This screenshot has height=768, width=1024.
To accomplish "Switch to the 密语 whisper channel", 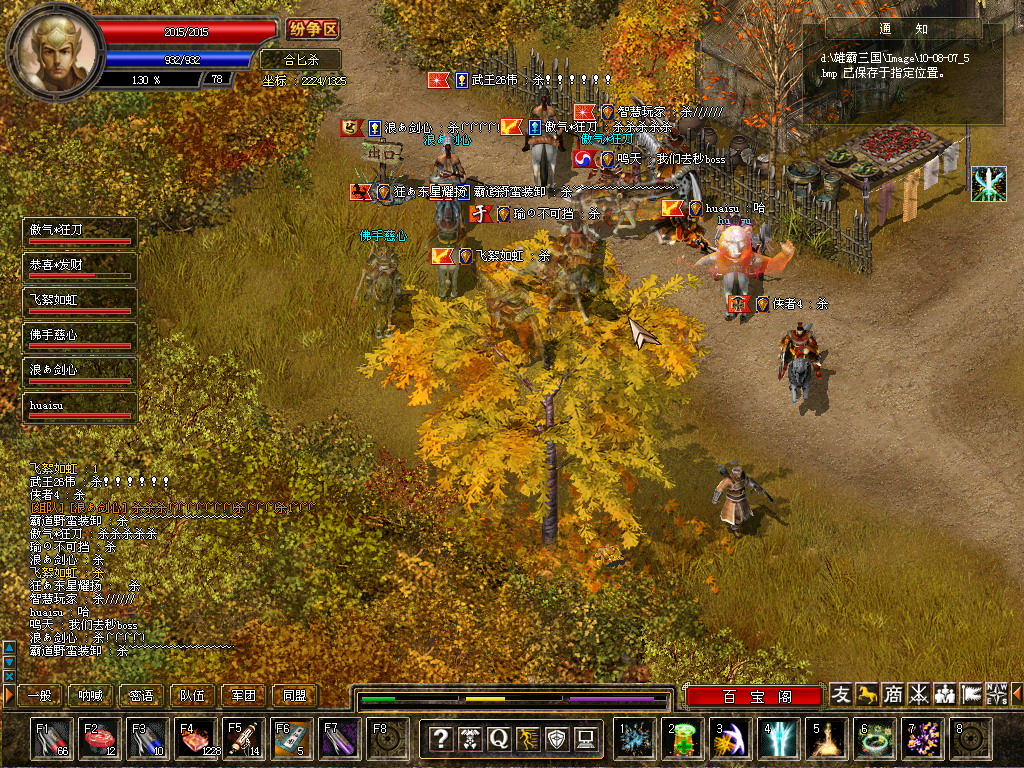I will coord(142,695).
